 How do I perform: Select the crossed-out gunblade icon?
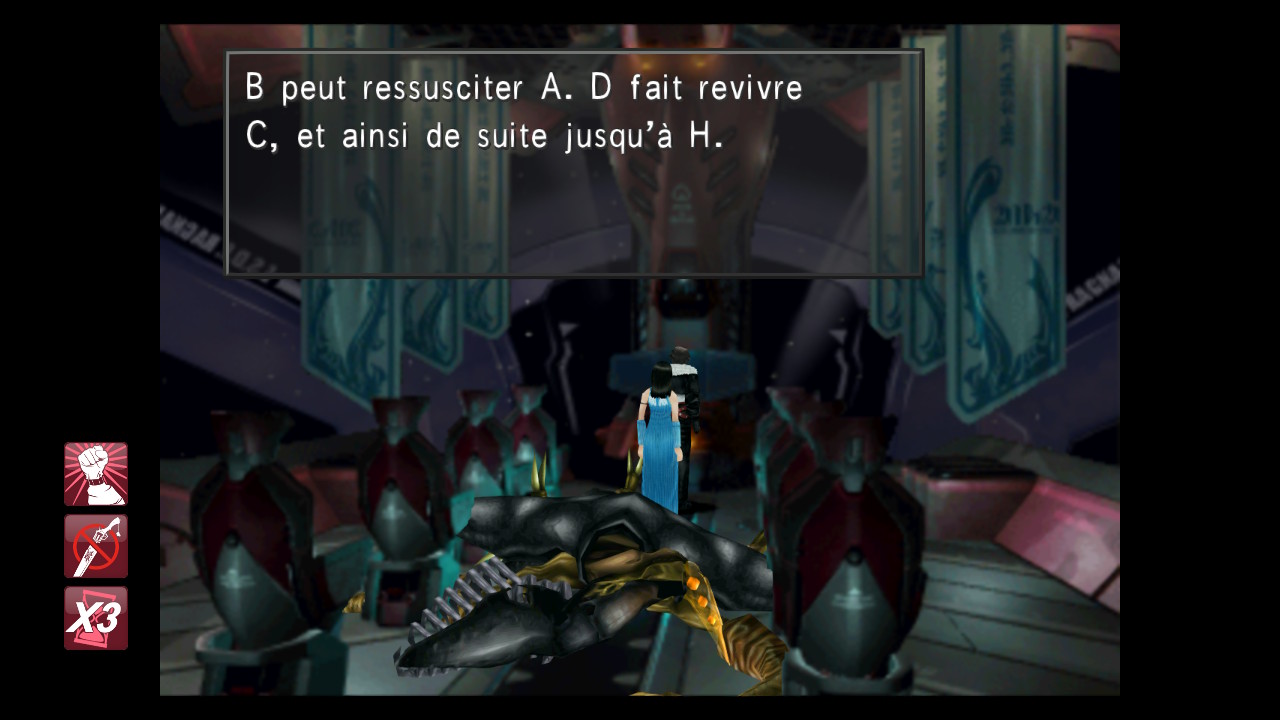pyautogui.click(x=96, y=545)
